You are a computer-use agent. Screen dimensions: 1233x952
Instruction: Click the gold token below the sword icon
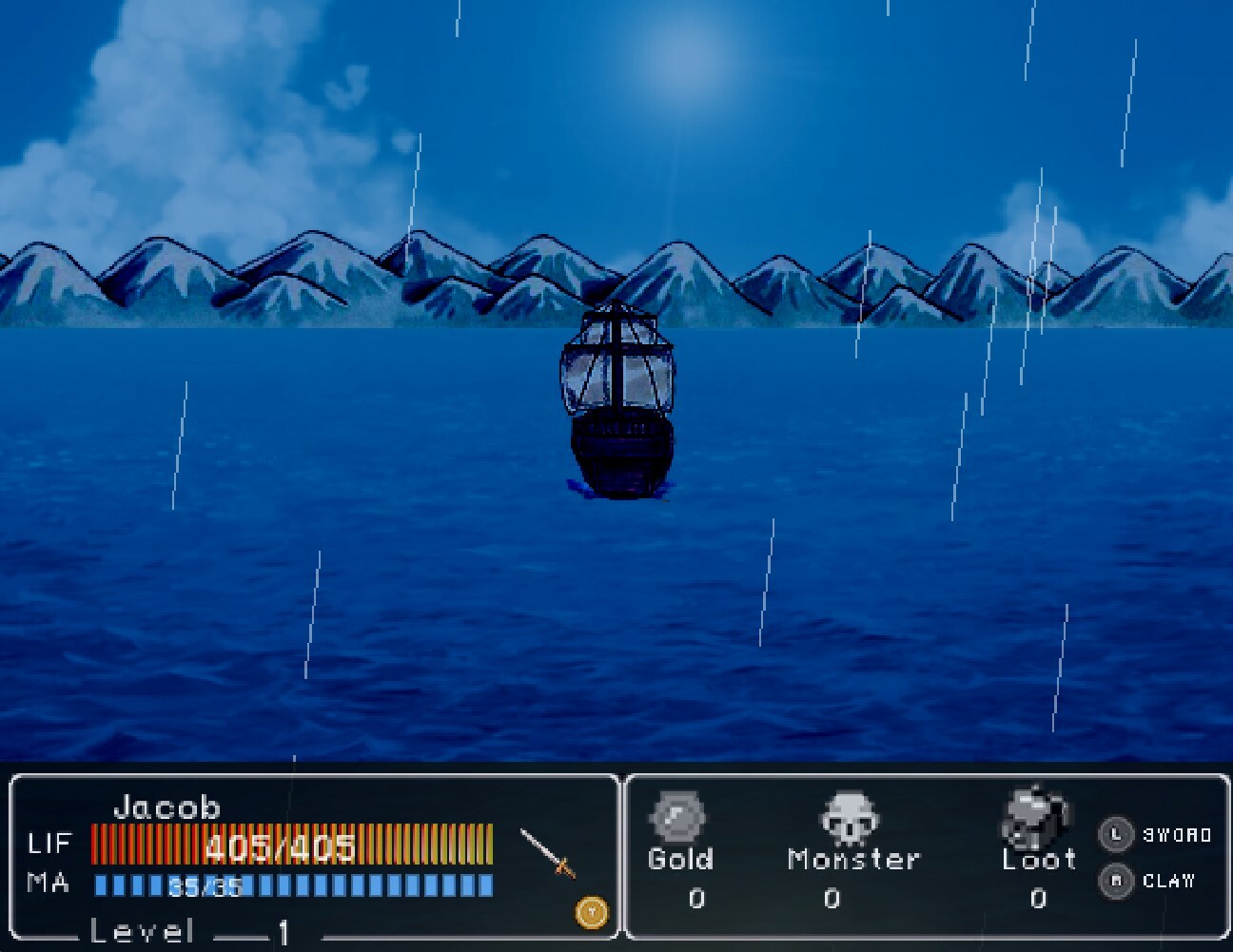[x=590, y=910]
